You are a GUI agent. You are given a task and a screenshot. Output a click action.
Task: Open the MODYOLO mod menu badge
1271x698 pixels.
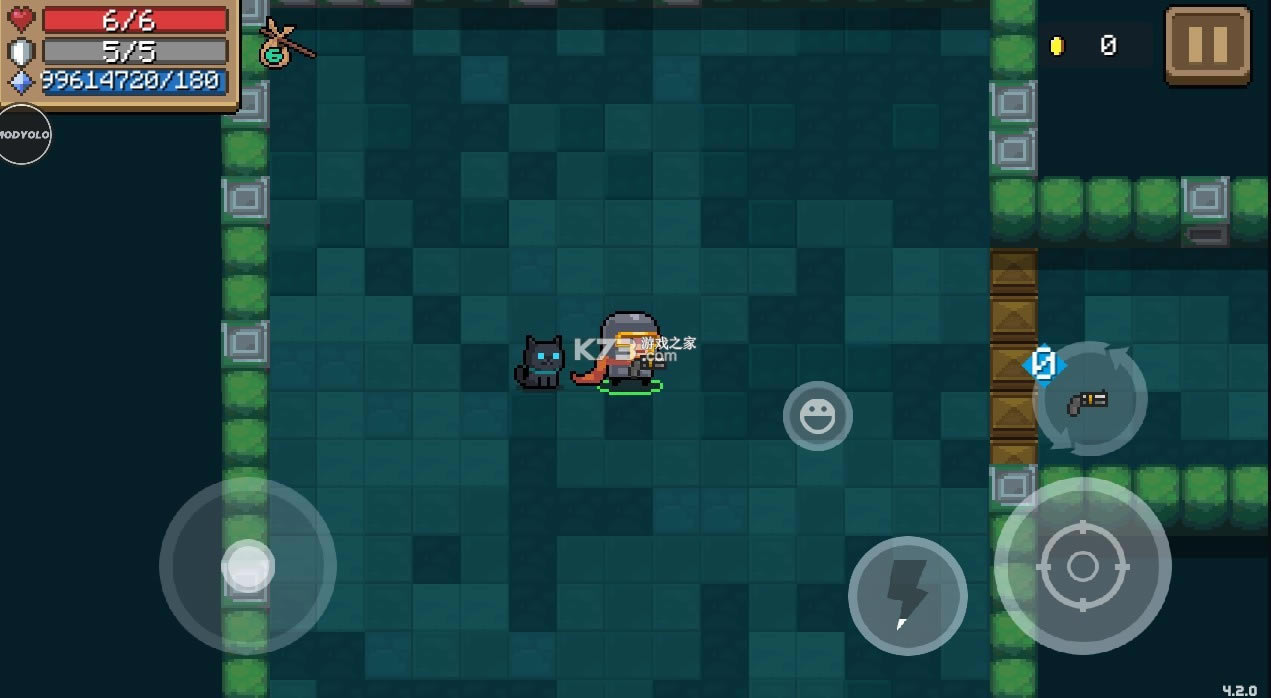[x=23, y=134]
